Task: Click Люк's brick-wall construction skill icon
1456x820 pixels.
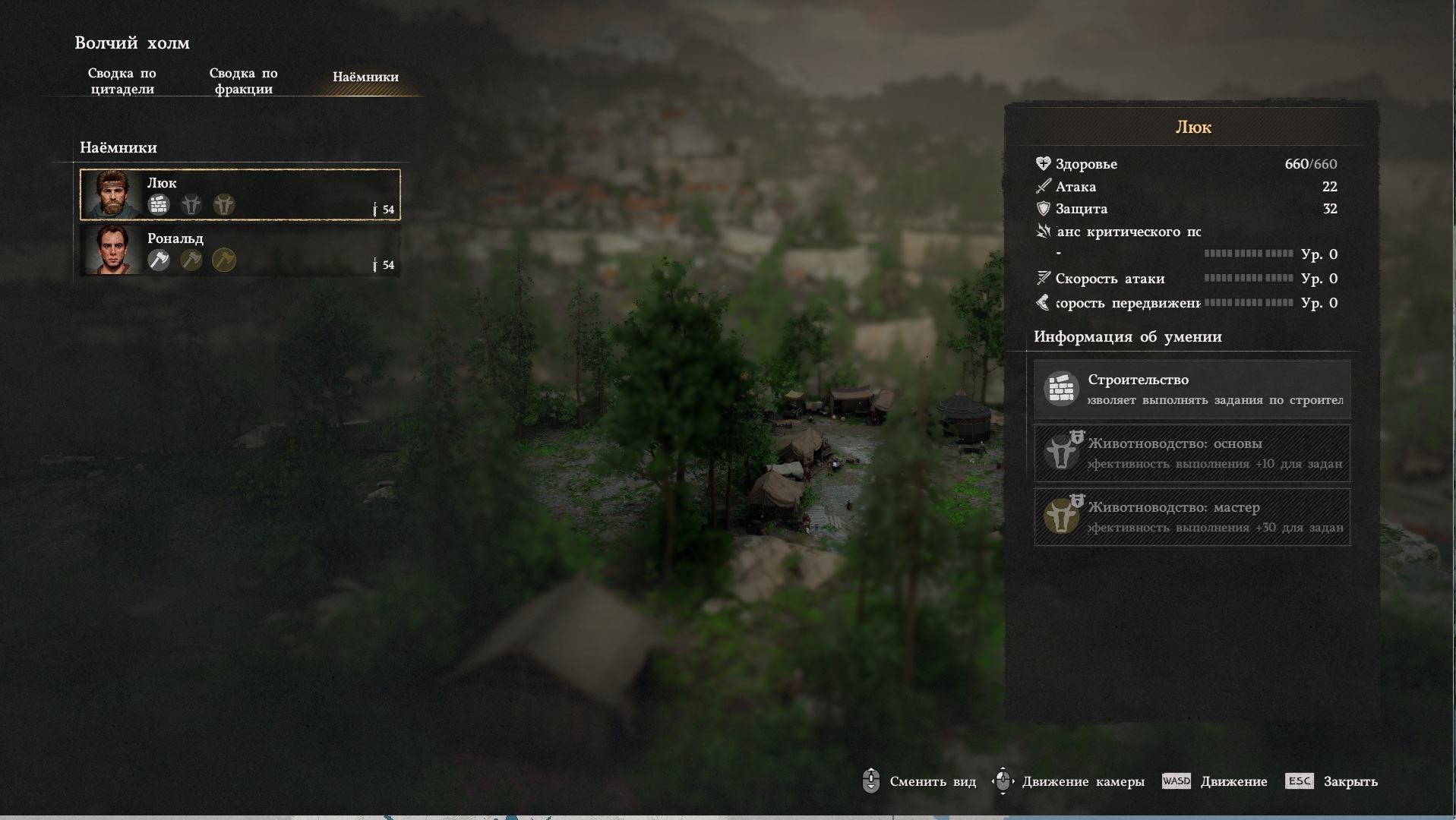Action: coord(159,204)
